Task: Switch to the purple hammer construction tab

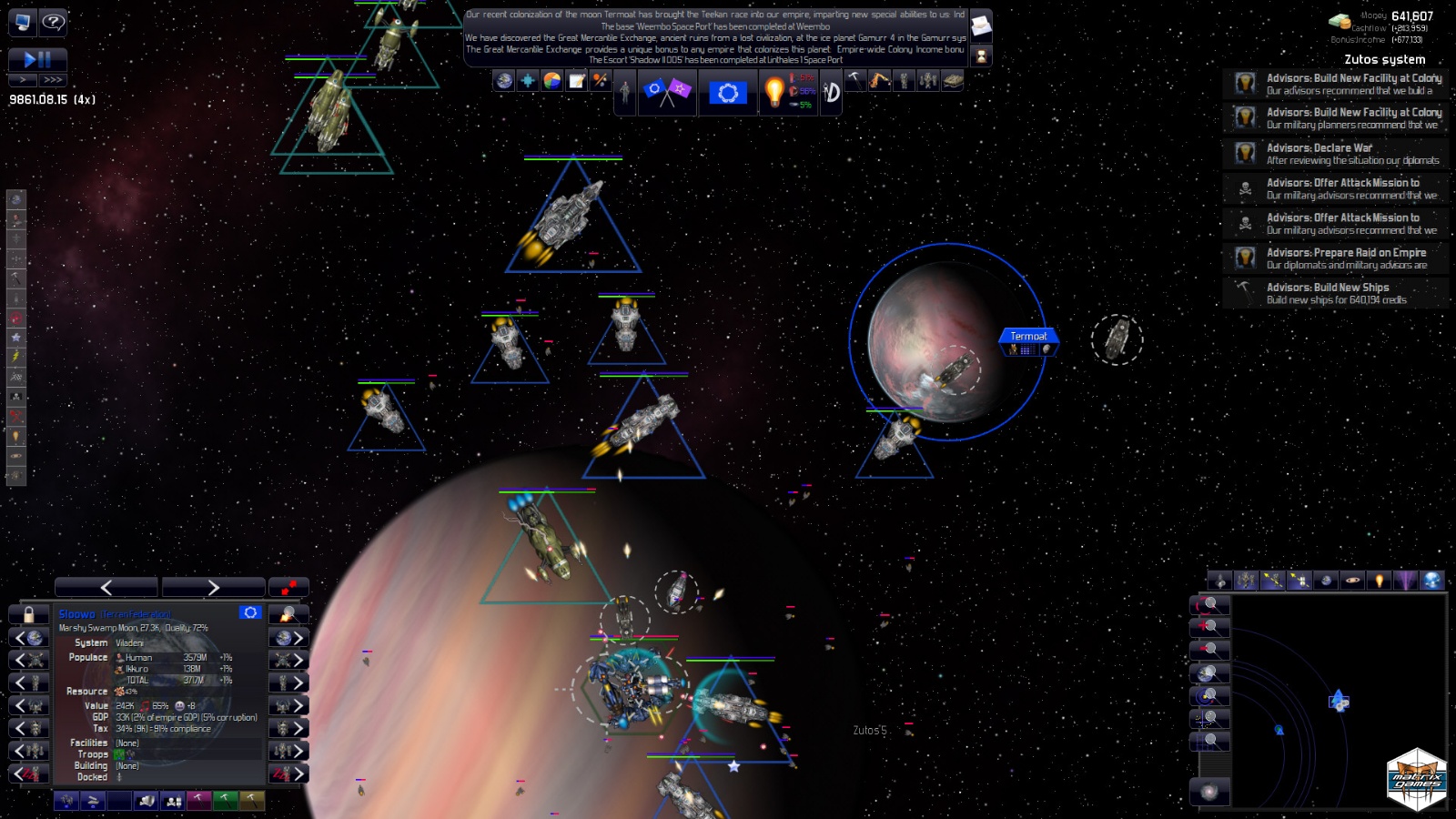Action: pyautogui.click(x=199, y=802)
